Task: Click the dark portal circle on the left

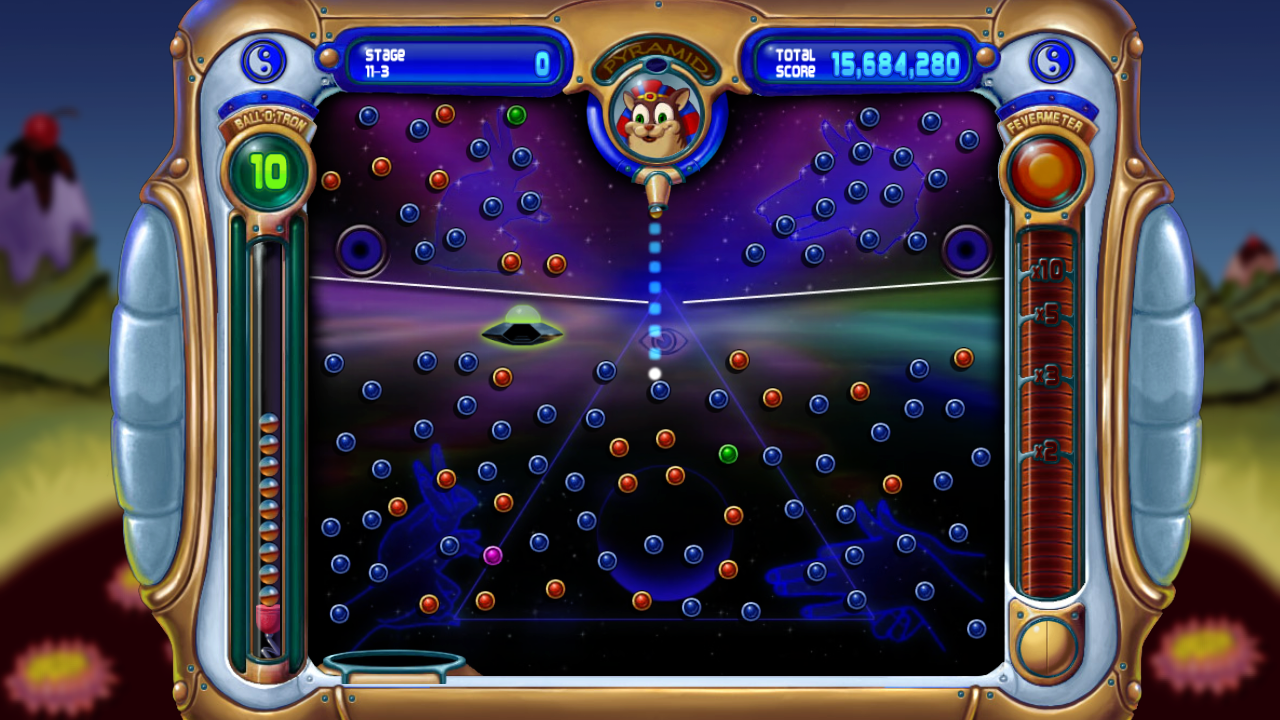Action: click(x=360, y=250)
